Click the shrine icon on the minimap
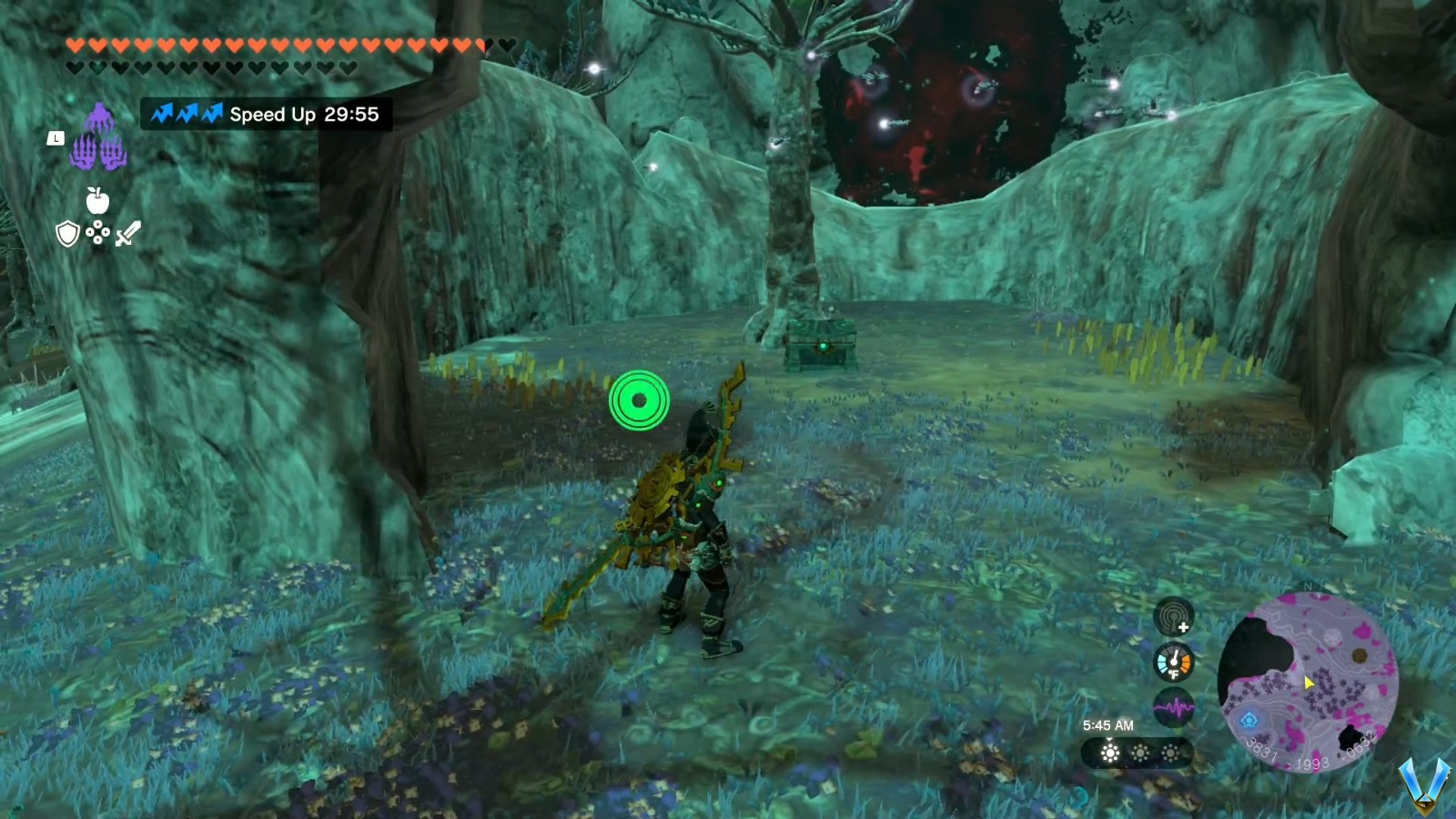 1249,722
